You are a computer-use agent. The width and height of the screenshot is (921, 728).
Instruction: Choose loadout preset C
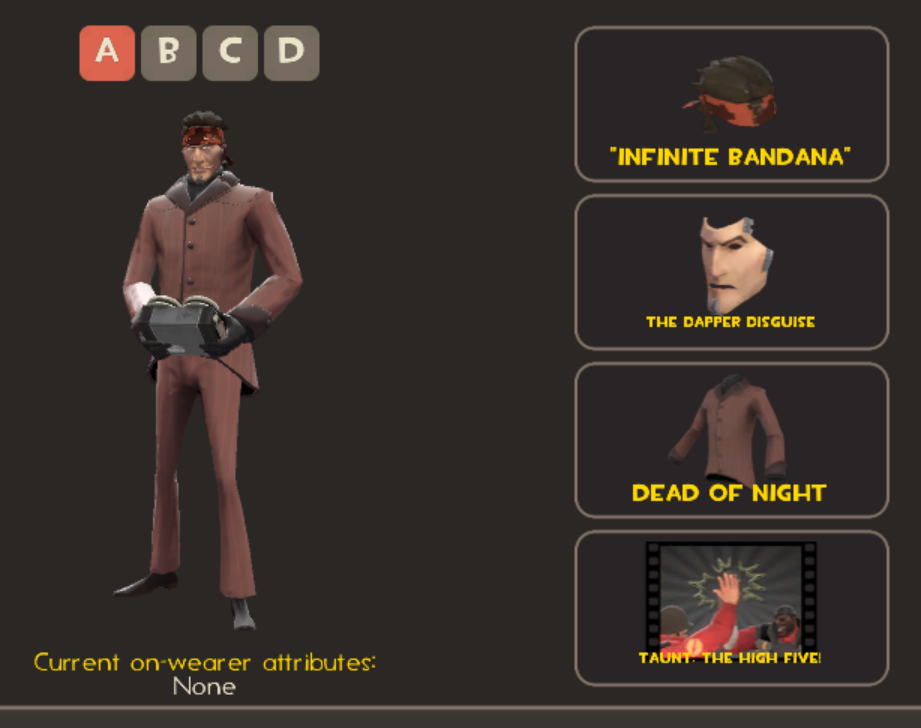coord(230,53)
